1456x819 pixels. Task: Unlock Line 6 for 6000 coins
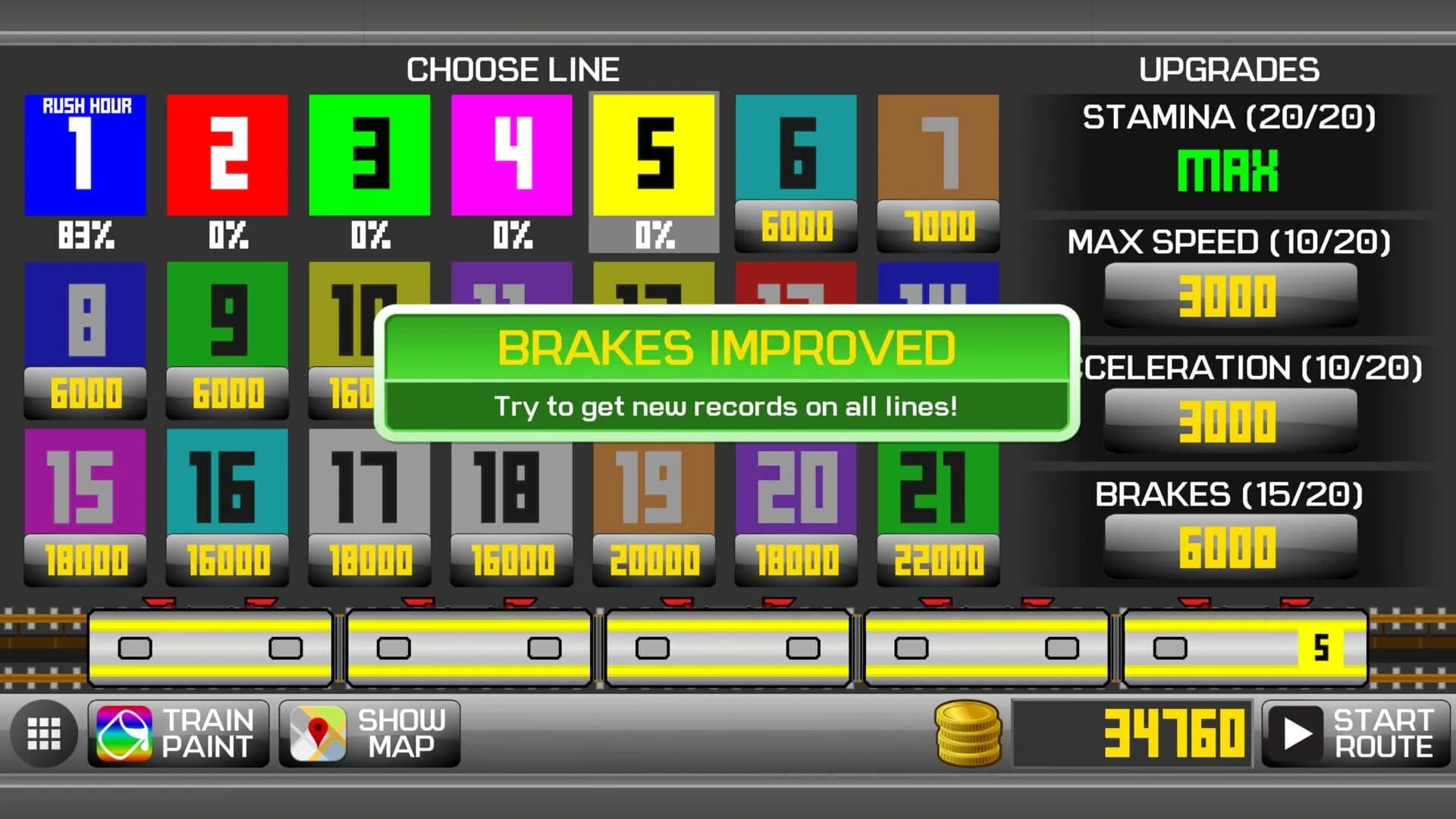point(795,224)
